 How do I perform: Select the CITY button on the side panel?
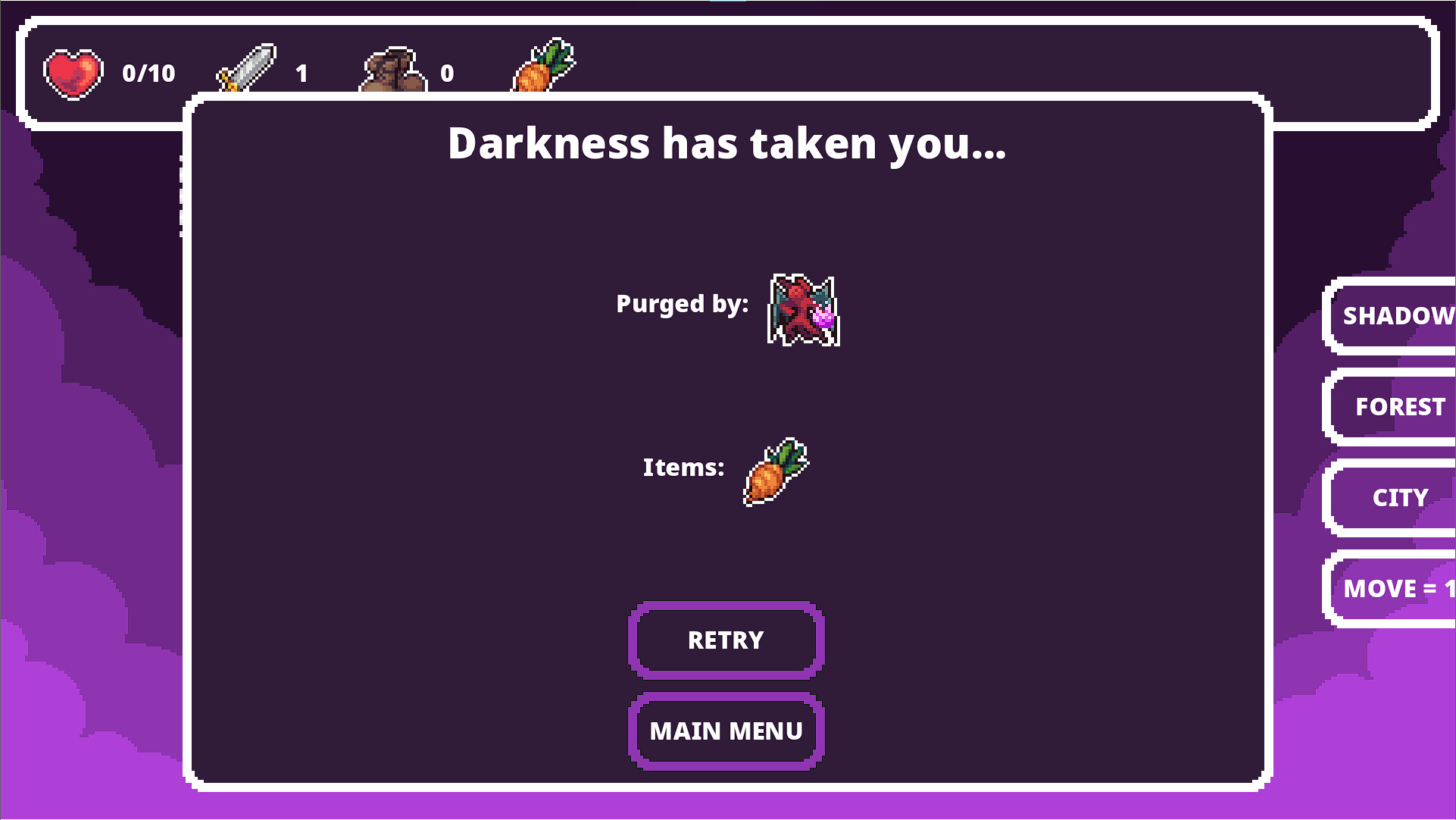(x=1401, y=498)
